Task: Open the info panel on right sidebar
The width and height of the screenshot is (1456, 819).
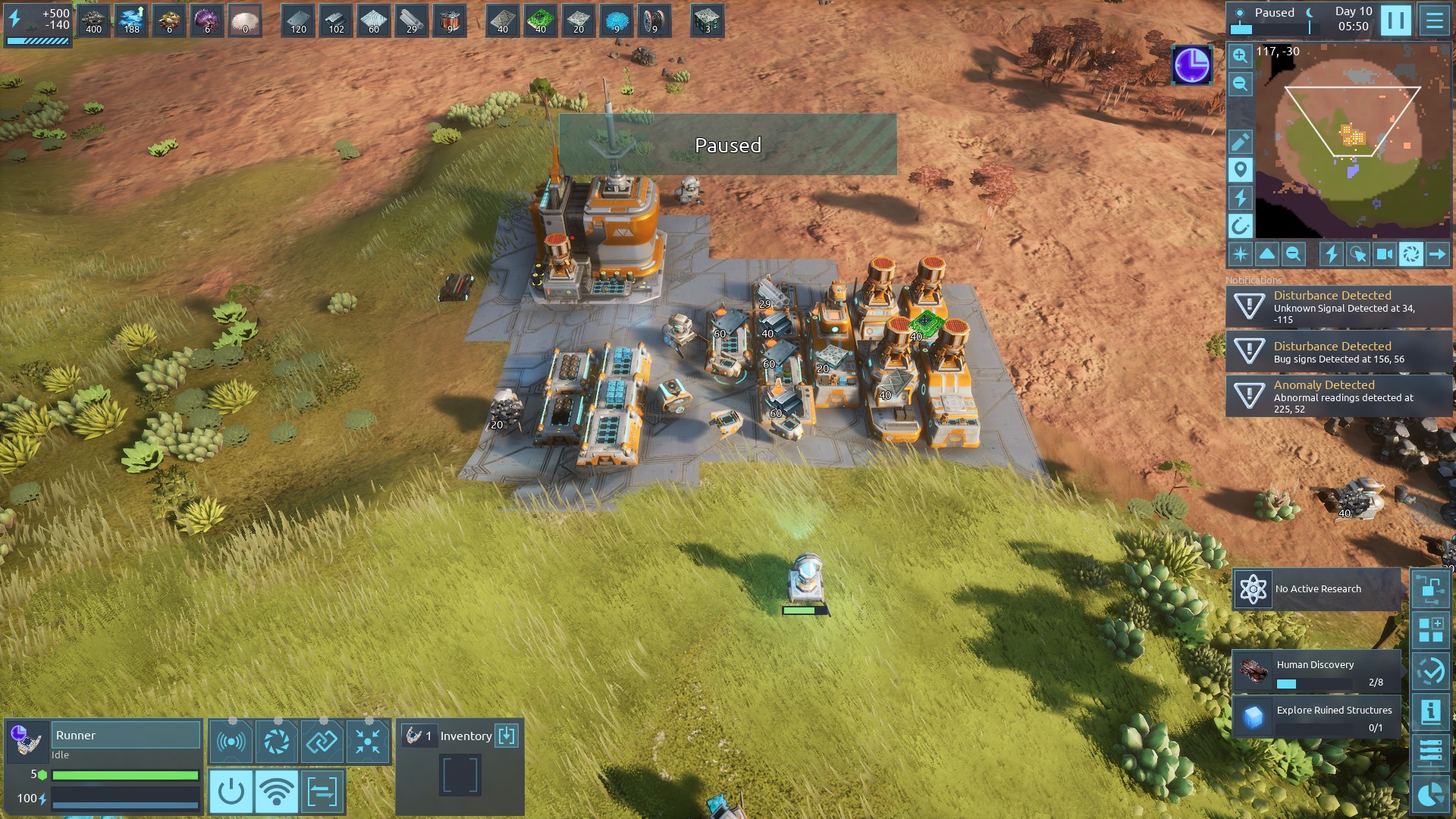Action: [x=1430, y=712]
